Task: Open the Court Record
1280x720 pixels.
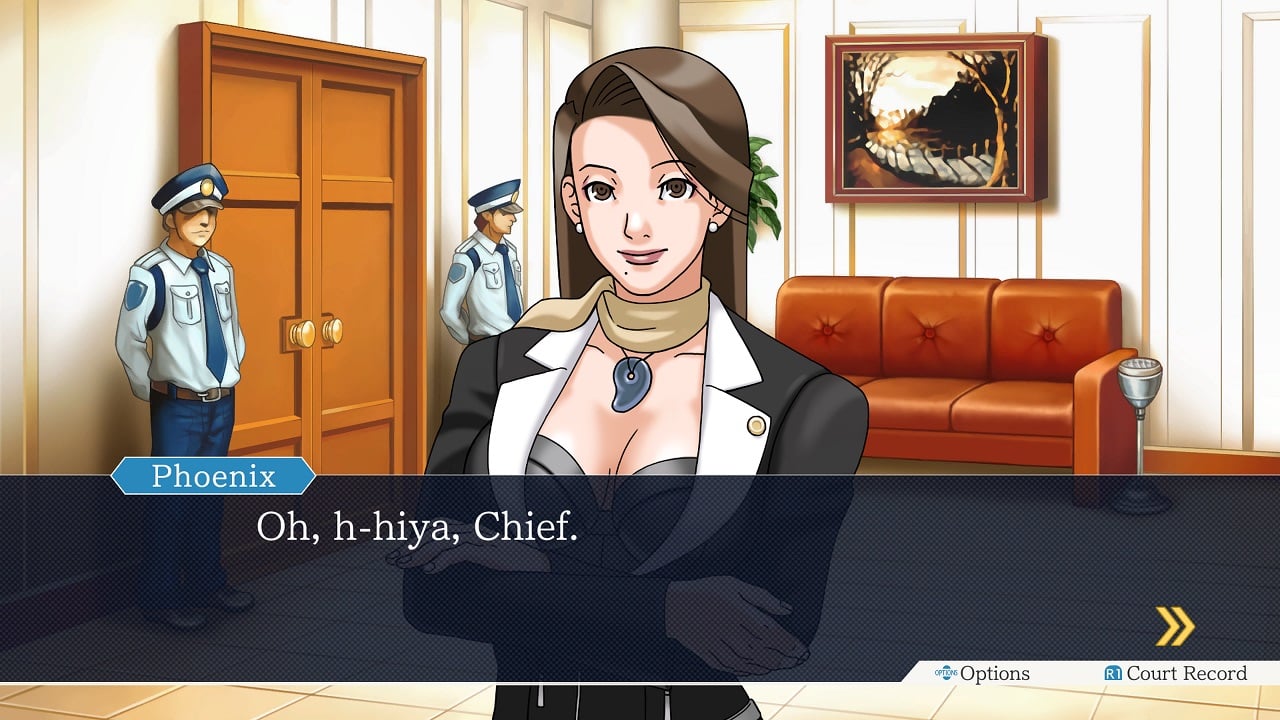Action: pyautogui.click(x=1176, y=673)
